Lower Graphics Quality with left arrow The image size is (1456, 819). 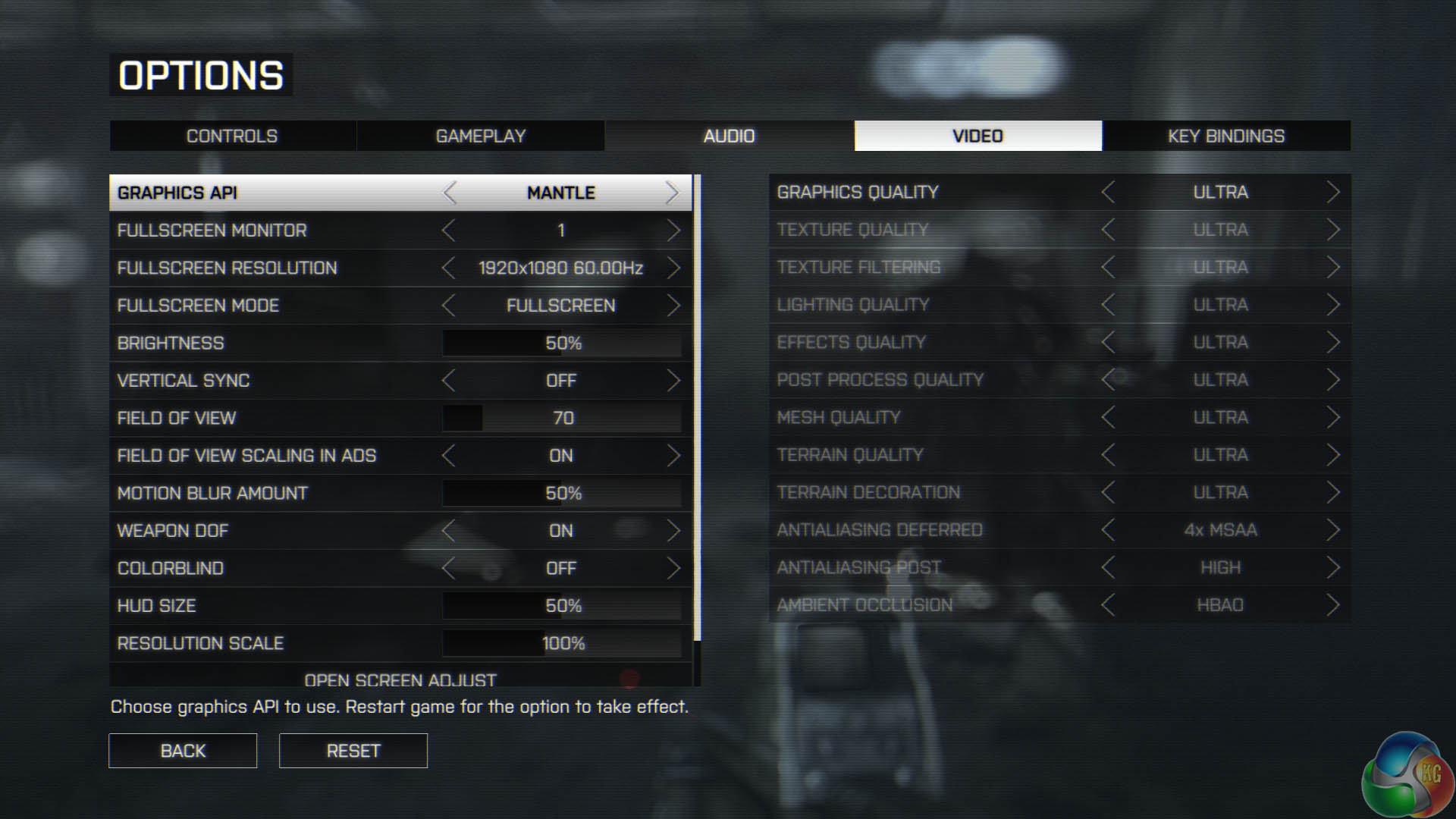(1108, 192)
